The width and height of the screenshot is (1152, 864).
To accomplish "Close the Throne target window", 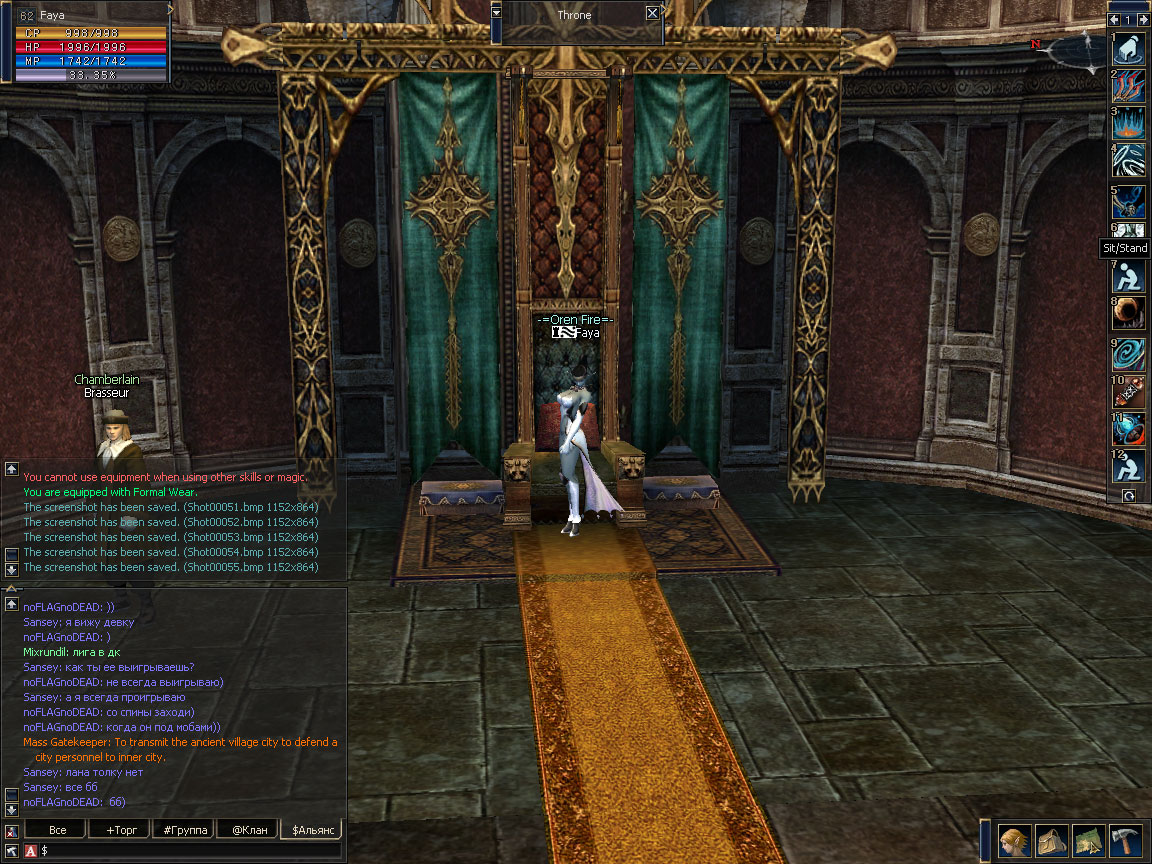I will tap(652, 13).
